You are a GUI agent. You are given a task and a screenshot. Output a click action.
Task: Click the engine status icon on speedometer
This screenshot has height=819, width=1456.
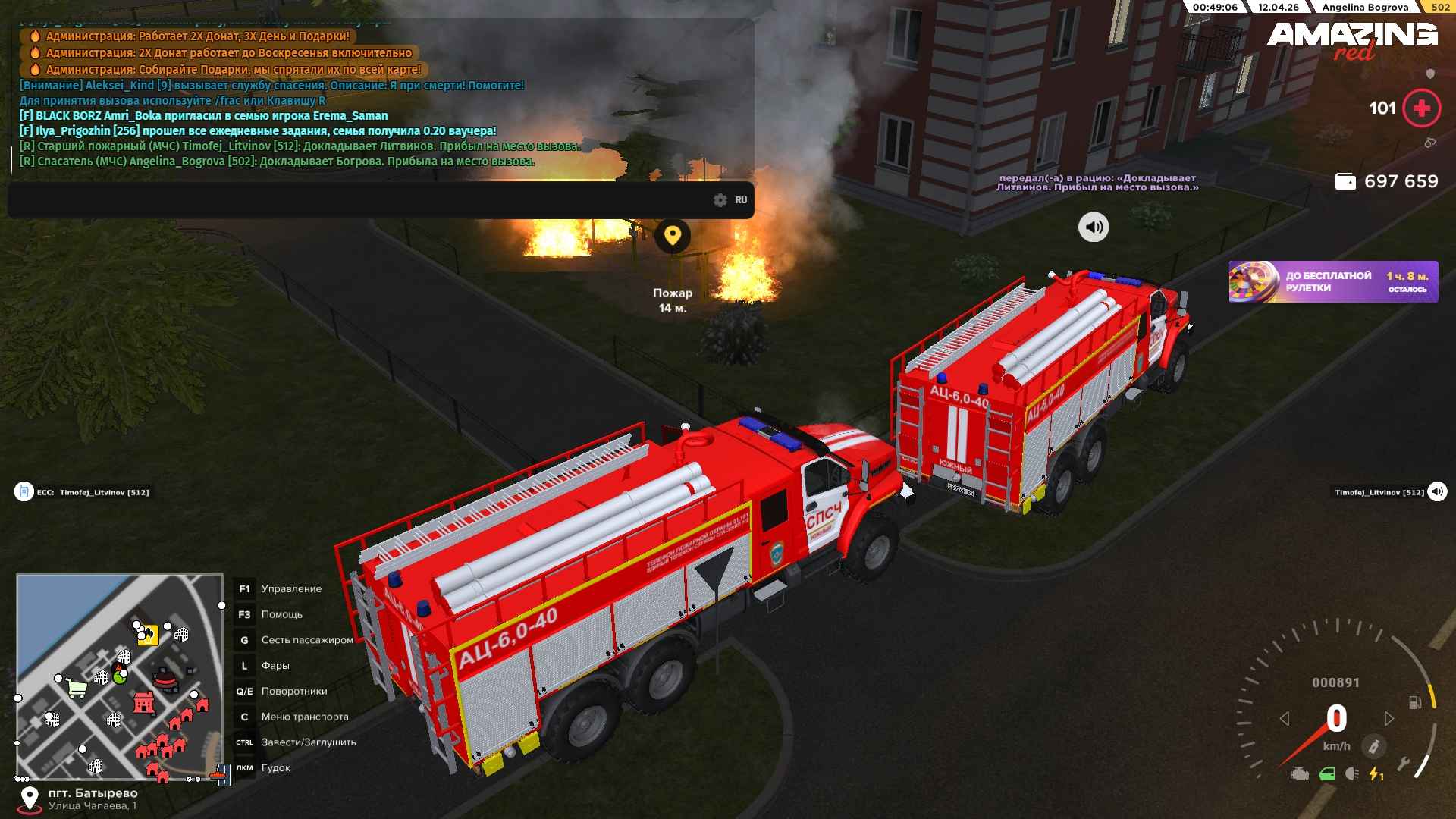click(x=1299, y=774)
